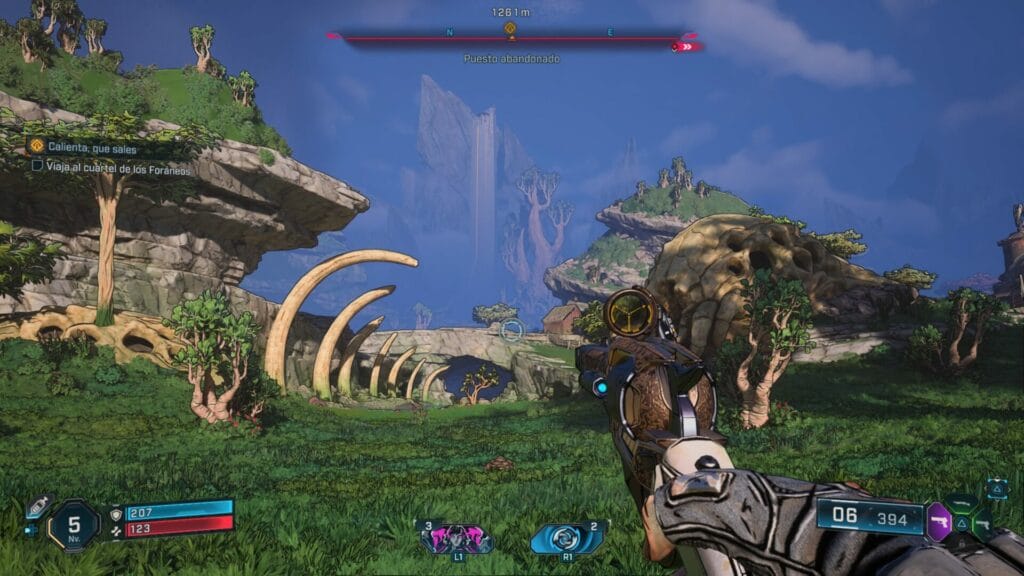Tick the 'Viaja al cuartel de los Foráneos' objective checkbox
1024x576 pixels.
(x=37, y=165)
